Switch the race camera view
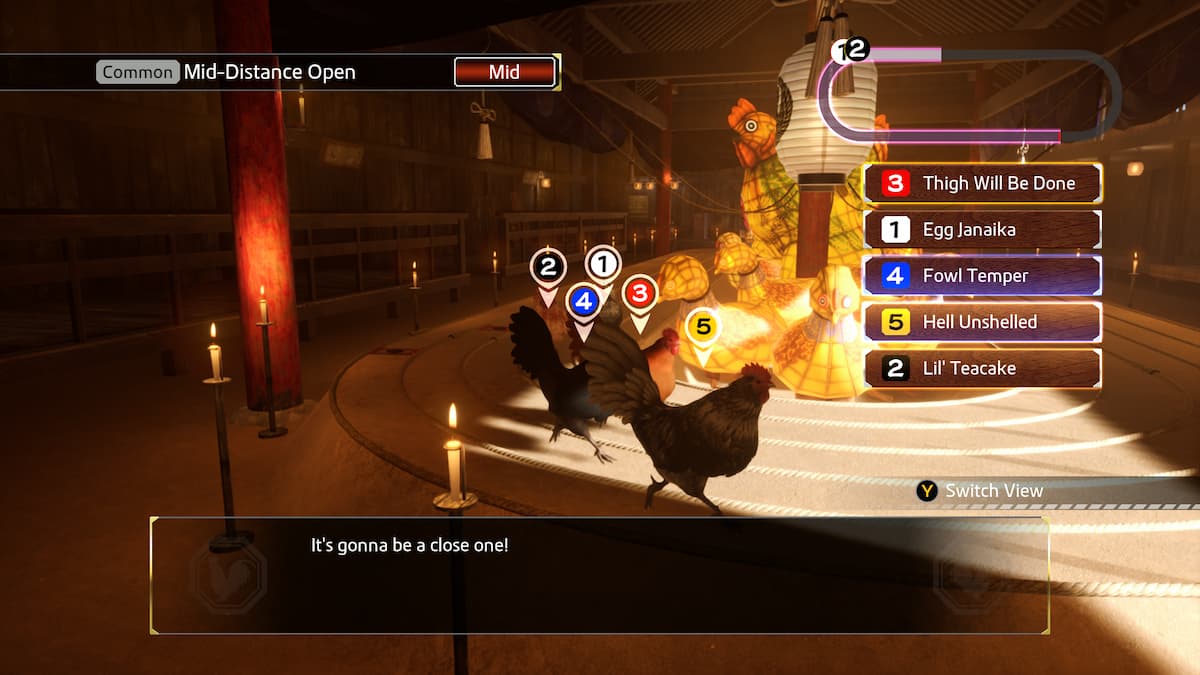The width and height of the screenshot is (1200, 675). tap(980, 491)
